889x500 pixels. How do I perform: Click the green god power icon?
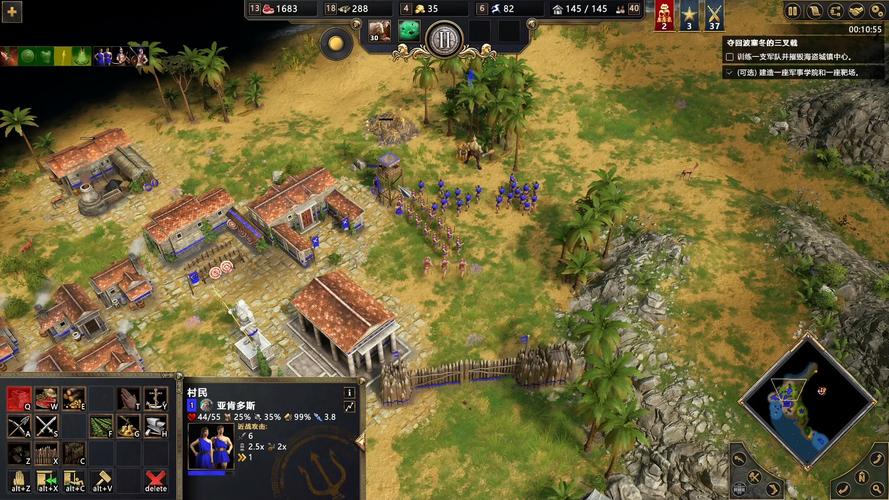point(410,31)
